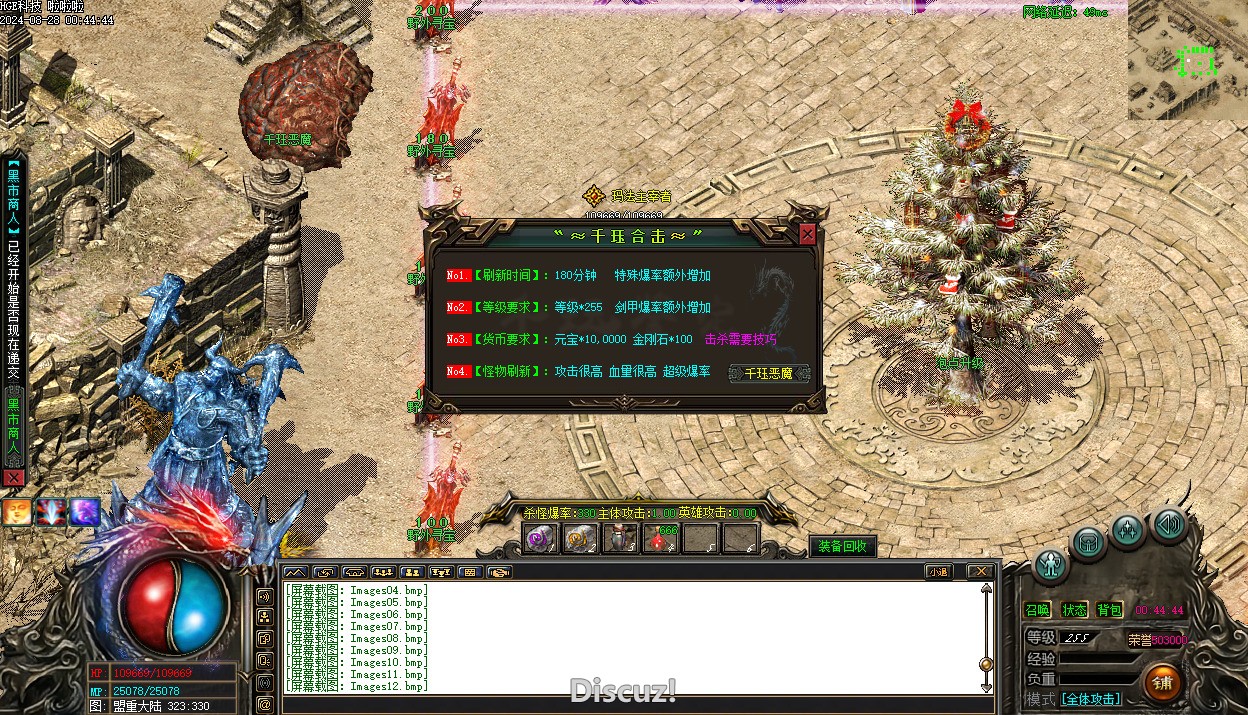Click the green 黑市商人 link in side panel

point(13,432)
